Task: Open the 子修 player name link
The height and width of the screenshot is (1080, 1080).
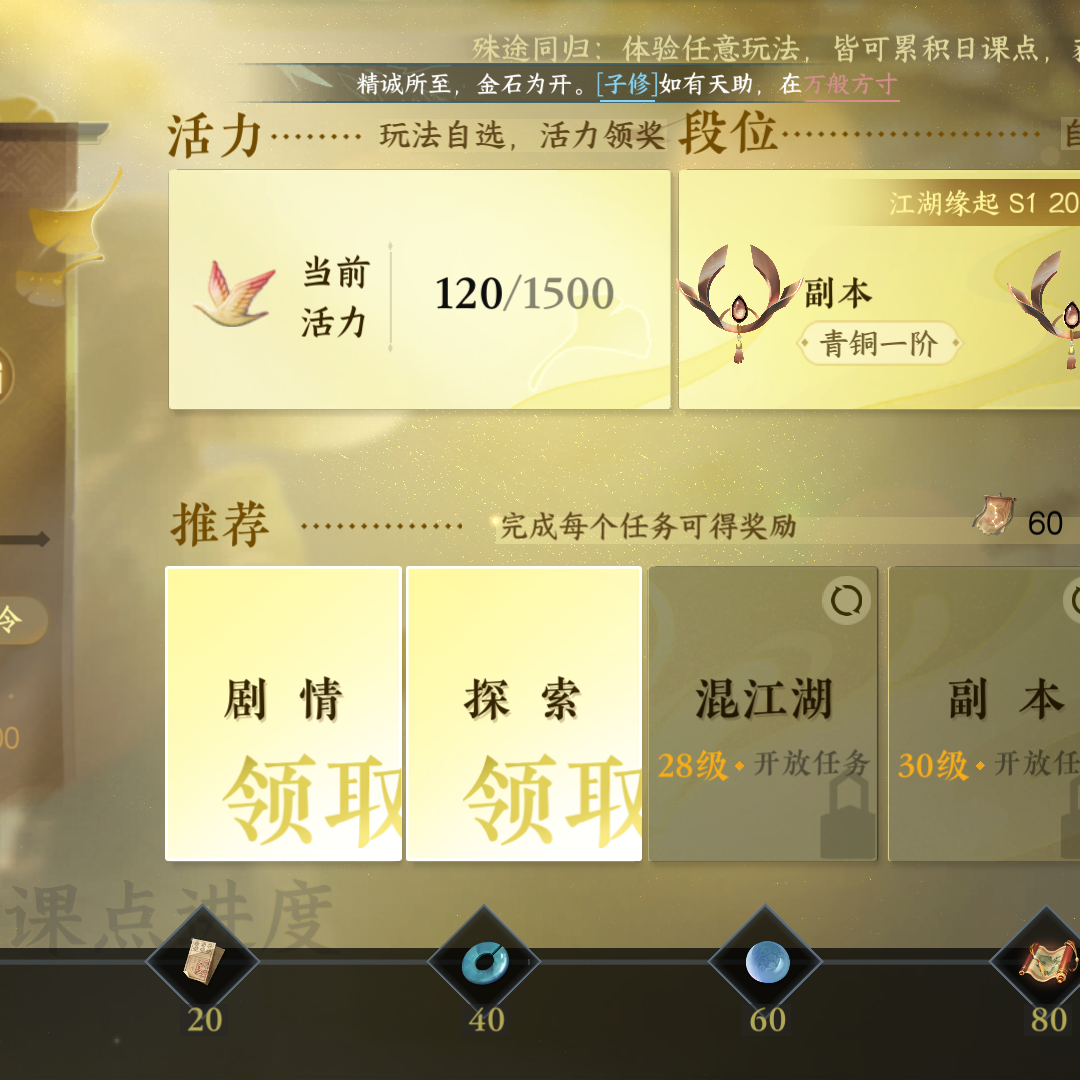Action: 626,84
